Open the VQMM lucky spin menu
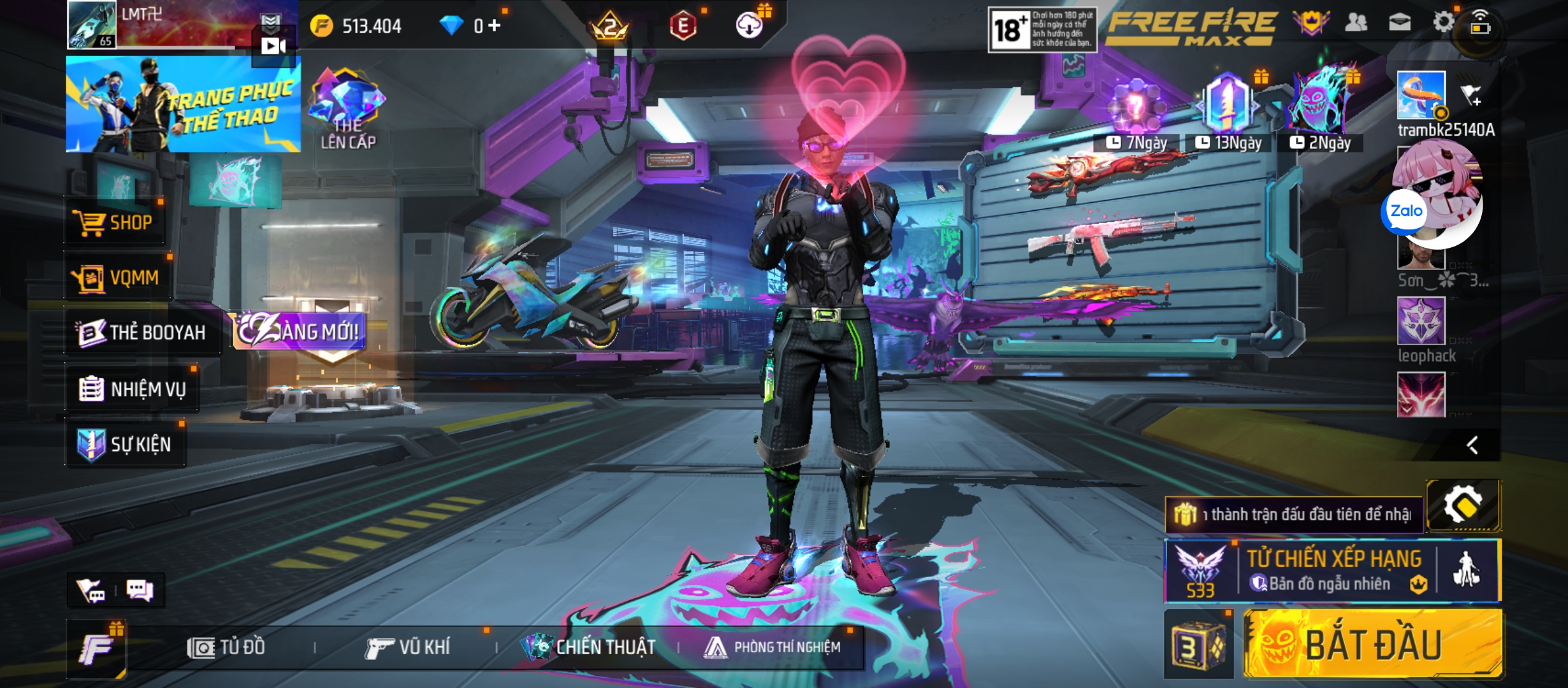 click(x=117, y=278)
